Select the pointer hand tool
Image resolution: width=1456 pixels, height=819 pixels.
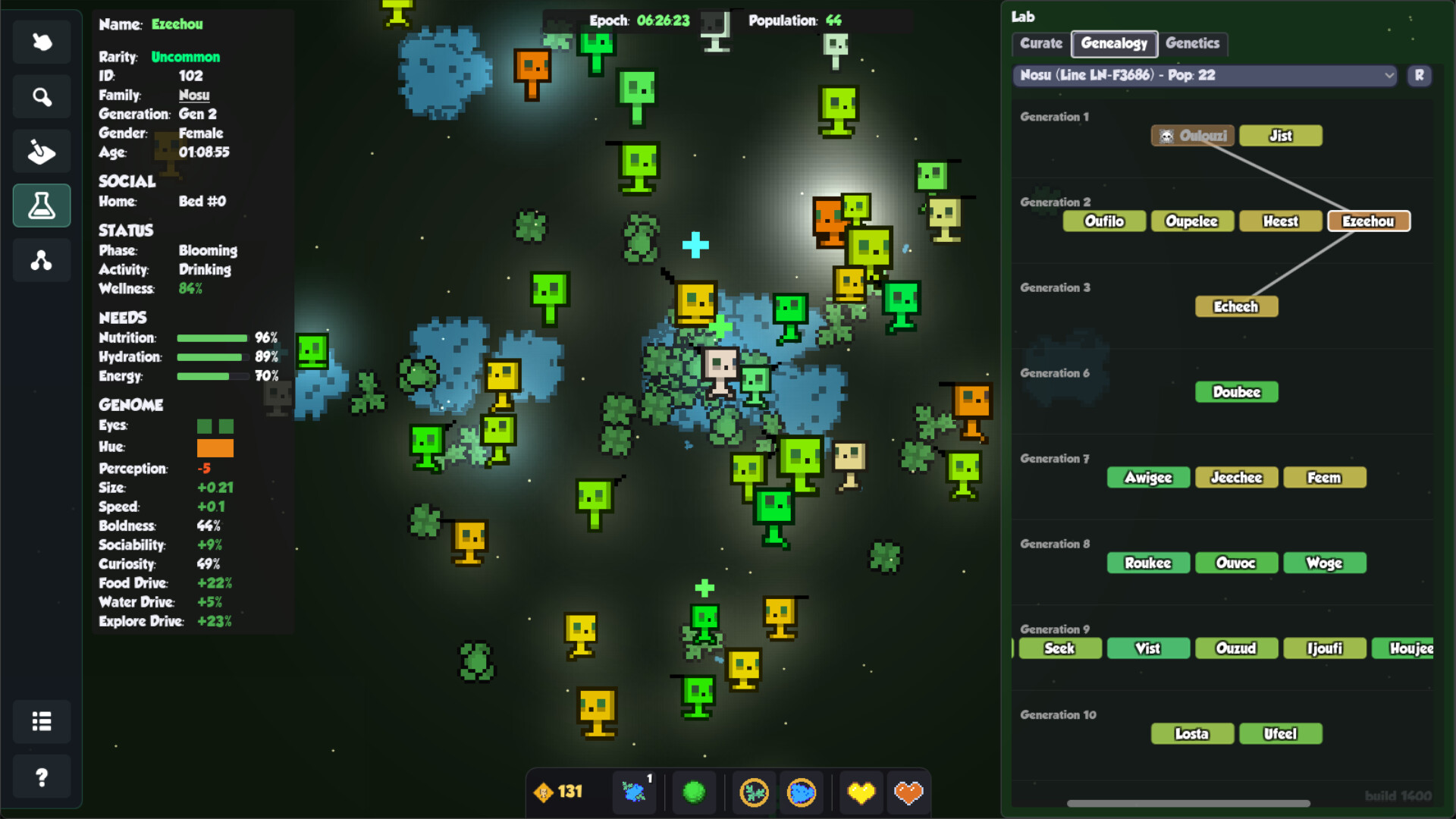click(42, 42)
